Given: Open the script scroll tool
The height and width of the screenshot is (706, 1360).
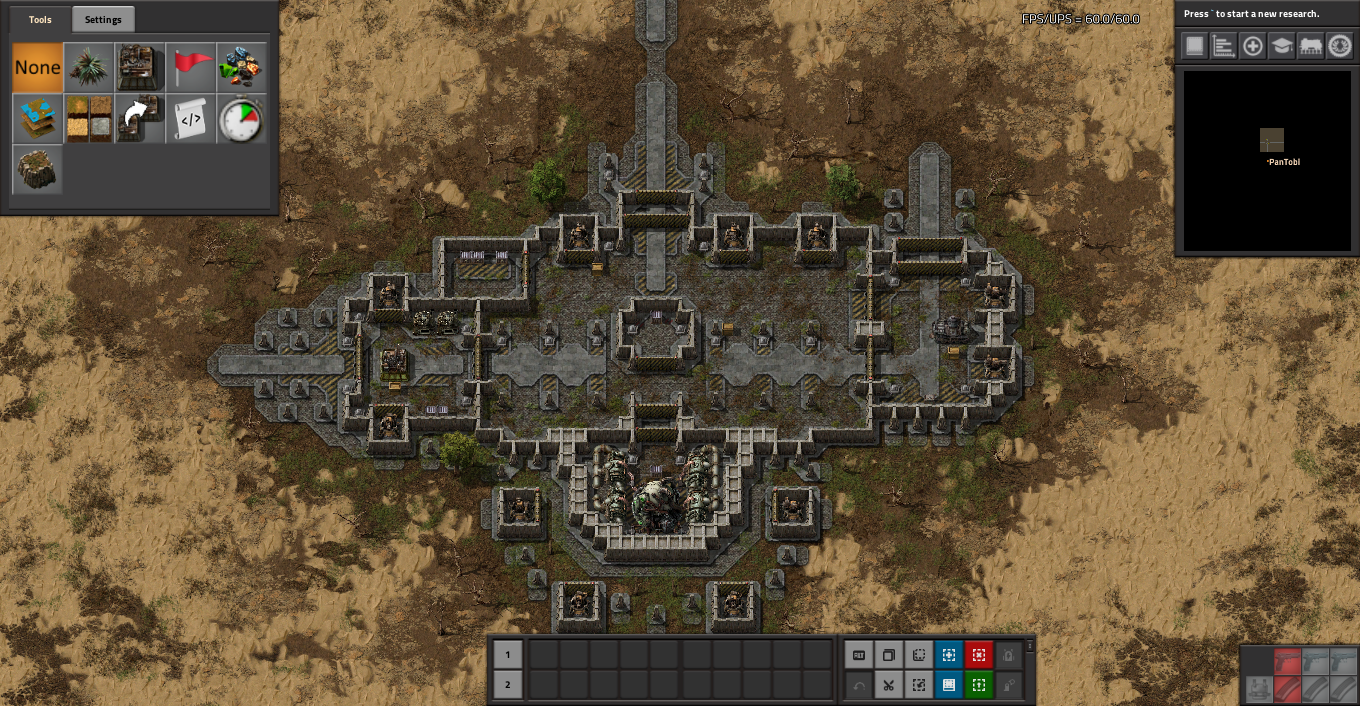Looking at the screenshot, I should point(191,119).
